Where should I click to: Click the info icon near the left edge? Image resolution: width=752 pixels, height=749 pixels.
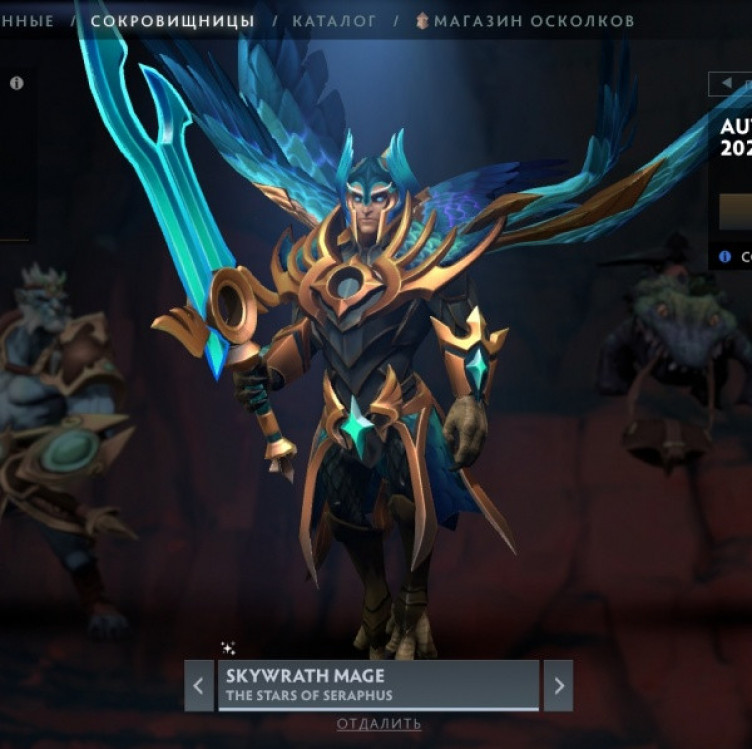click(x=16, y=84)
